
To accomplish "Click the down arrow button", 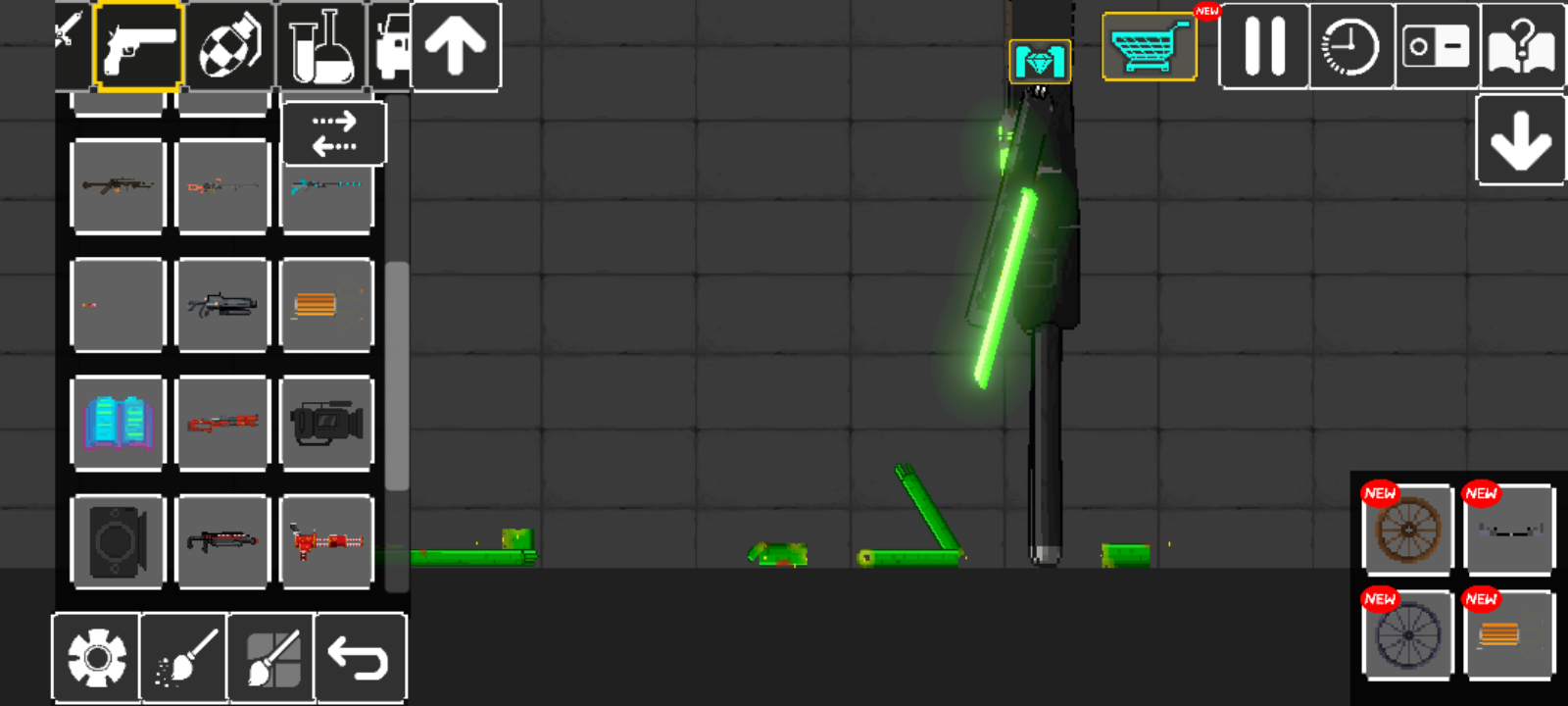I will 1520,140.
